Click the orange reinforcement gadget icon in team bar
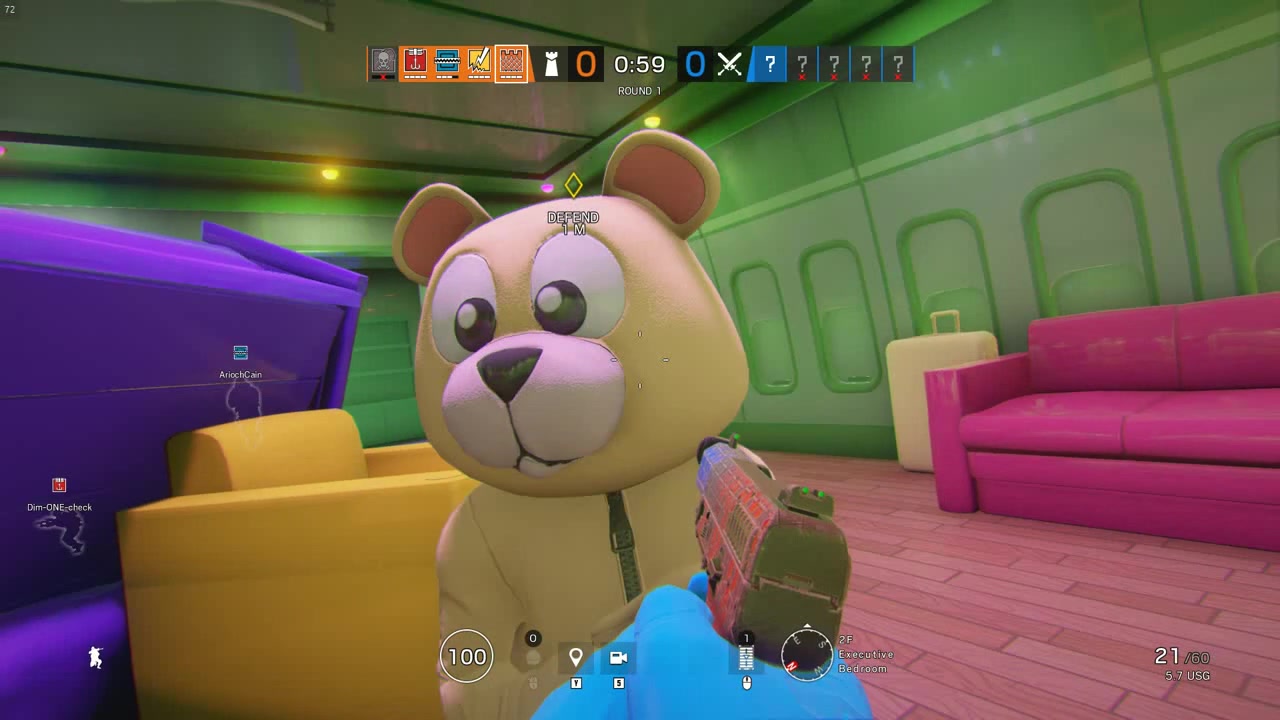The height and width of the screenshot is (720, 1280). 414,63
